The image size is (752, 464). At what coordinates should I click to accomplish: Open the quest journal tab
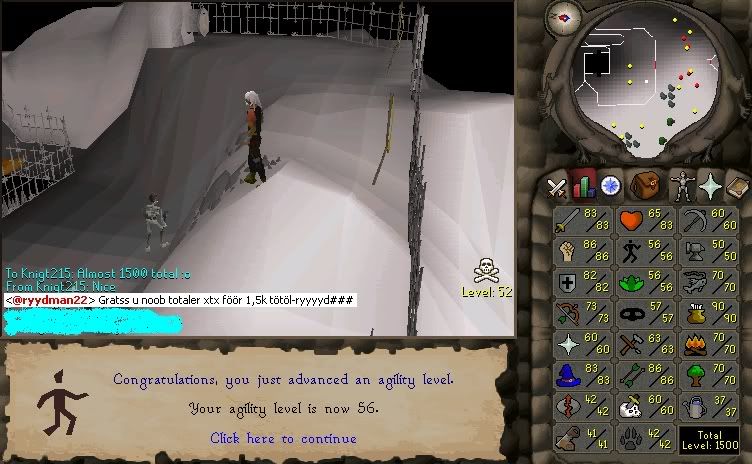point(609,186)
